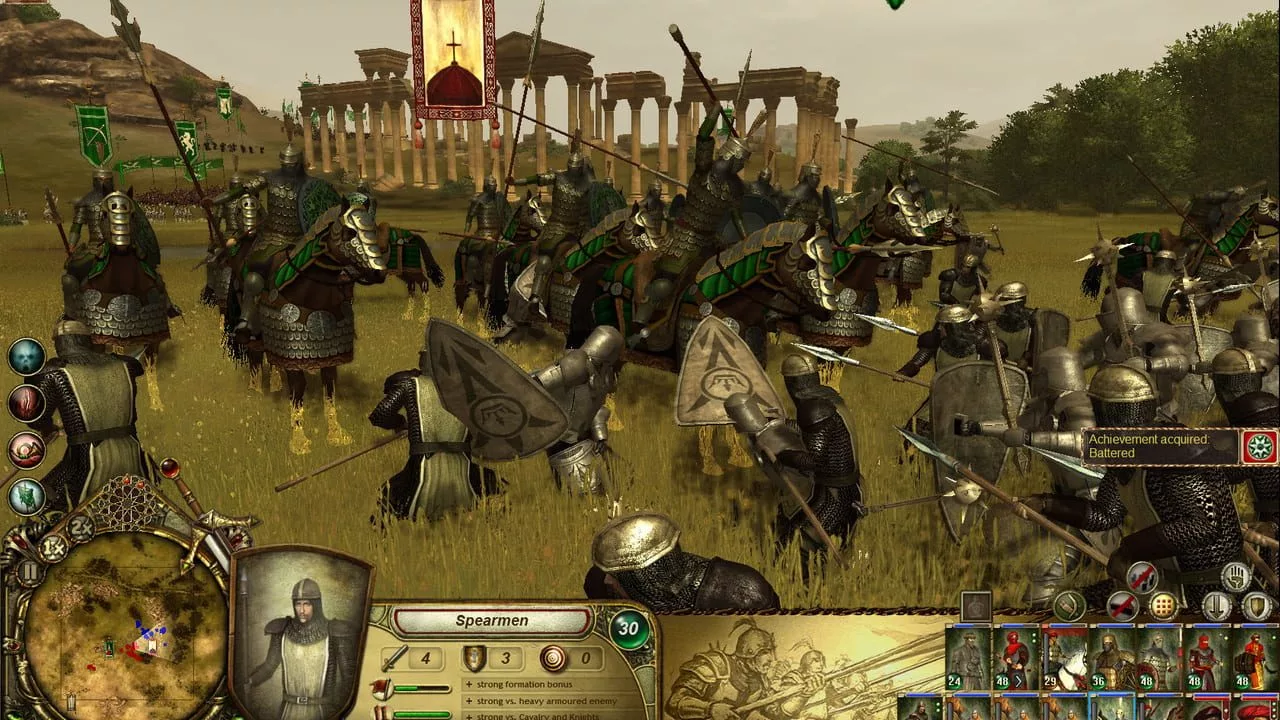The height and width of the screenshot is (720, 1280).
Task: Click the green bow ranged attack button
Action: coord(1069,605)
